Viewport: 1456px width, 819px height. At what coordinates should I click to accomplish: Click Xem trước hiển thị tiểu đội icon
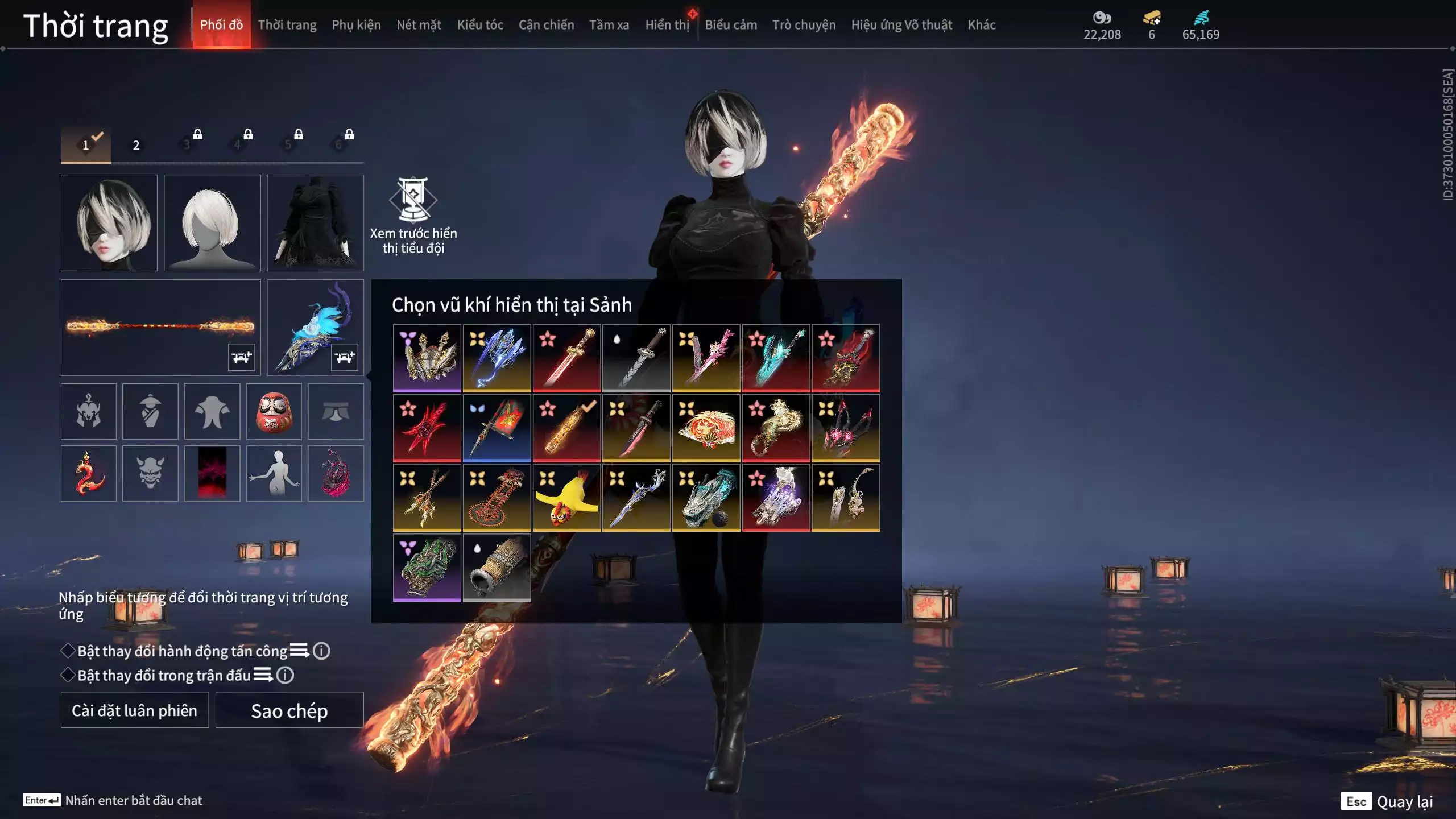pyautogui.click(x=413, y=200)
